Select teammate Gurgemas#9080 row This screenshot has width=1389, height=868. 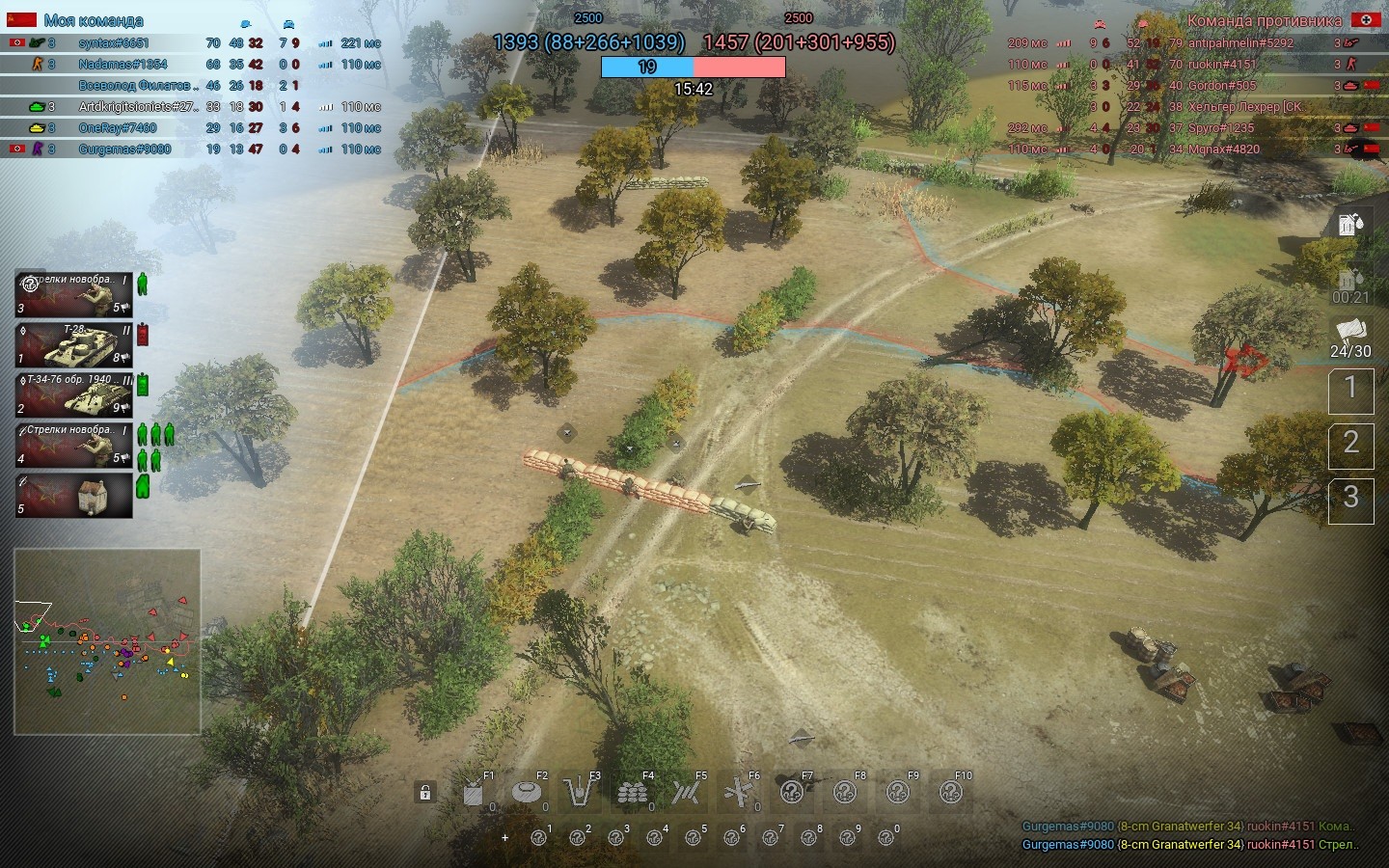(124, 149)
